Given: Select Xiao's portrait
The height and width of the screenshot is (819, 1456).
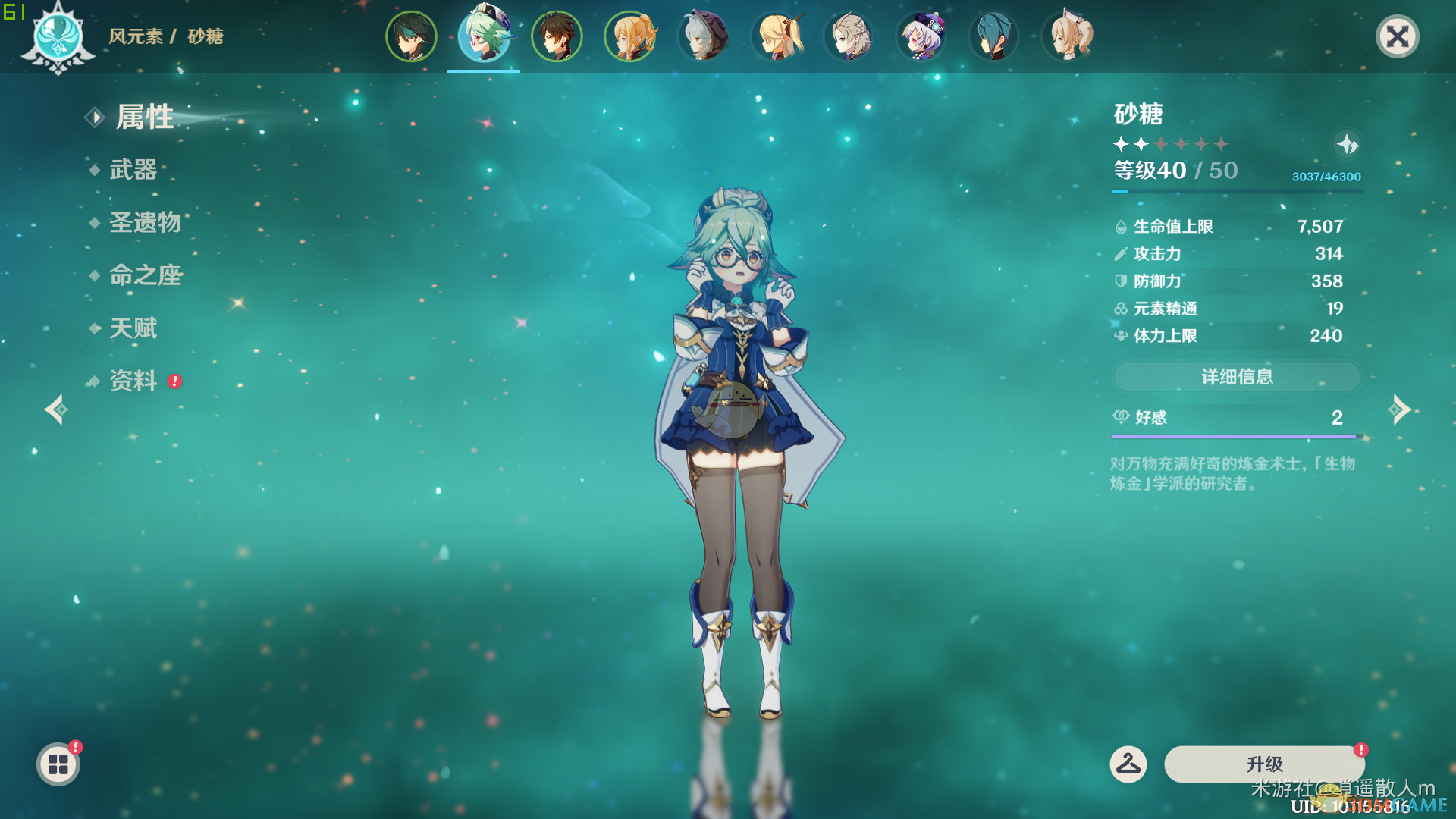Looking at the screenshot, I should pos(411,36).
